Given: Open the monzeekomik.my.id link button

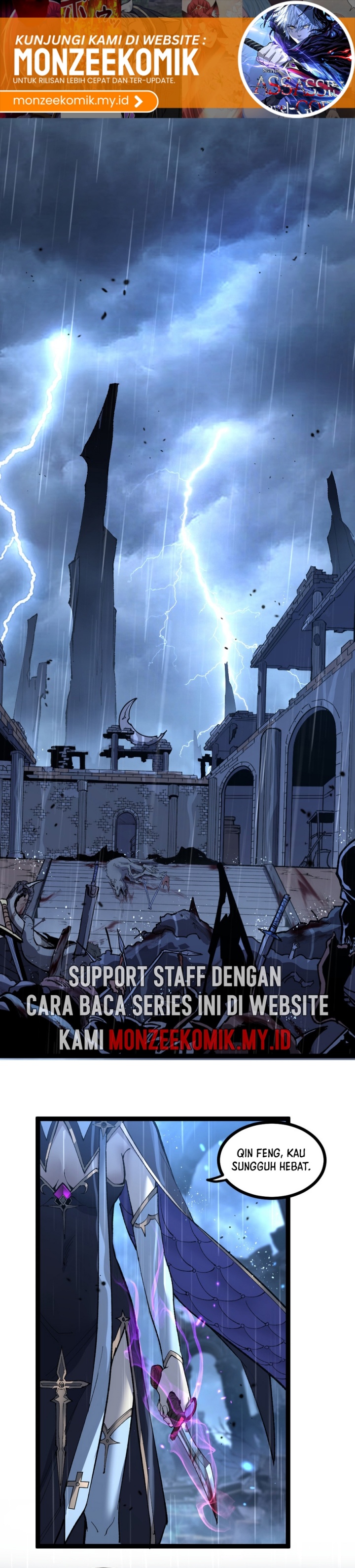Looking at the screenshot, I should pos(78,101).
